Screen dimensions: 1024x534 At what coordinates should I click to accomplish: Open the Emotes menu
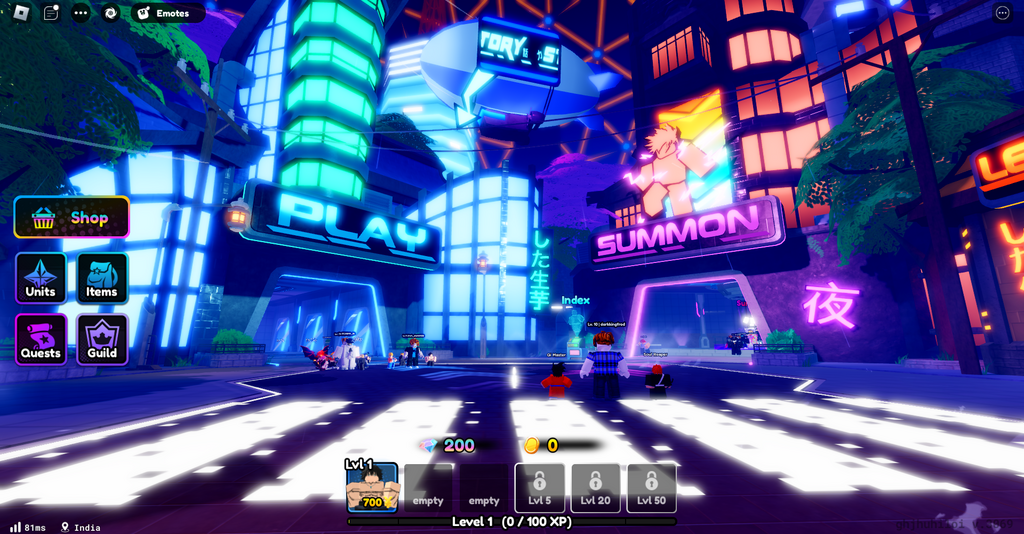167,13
